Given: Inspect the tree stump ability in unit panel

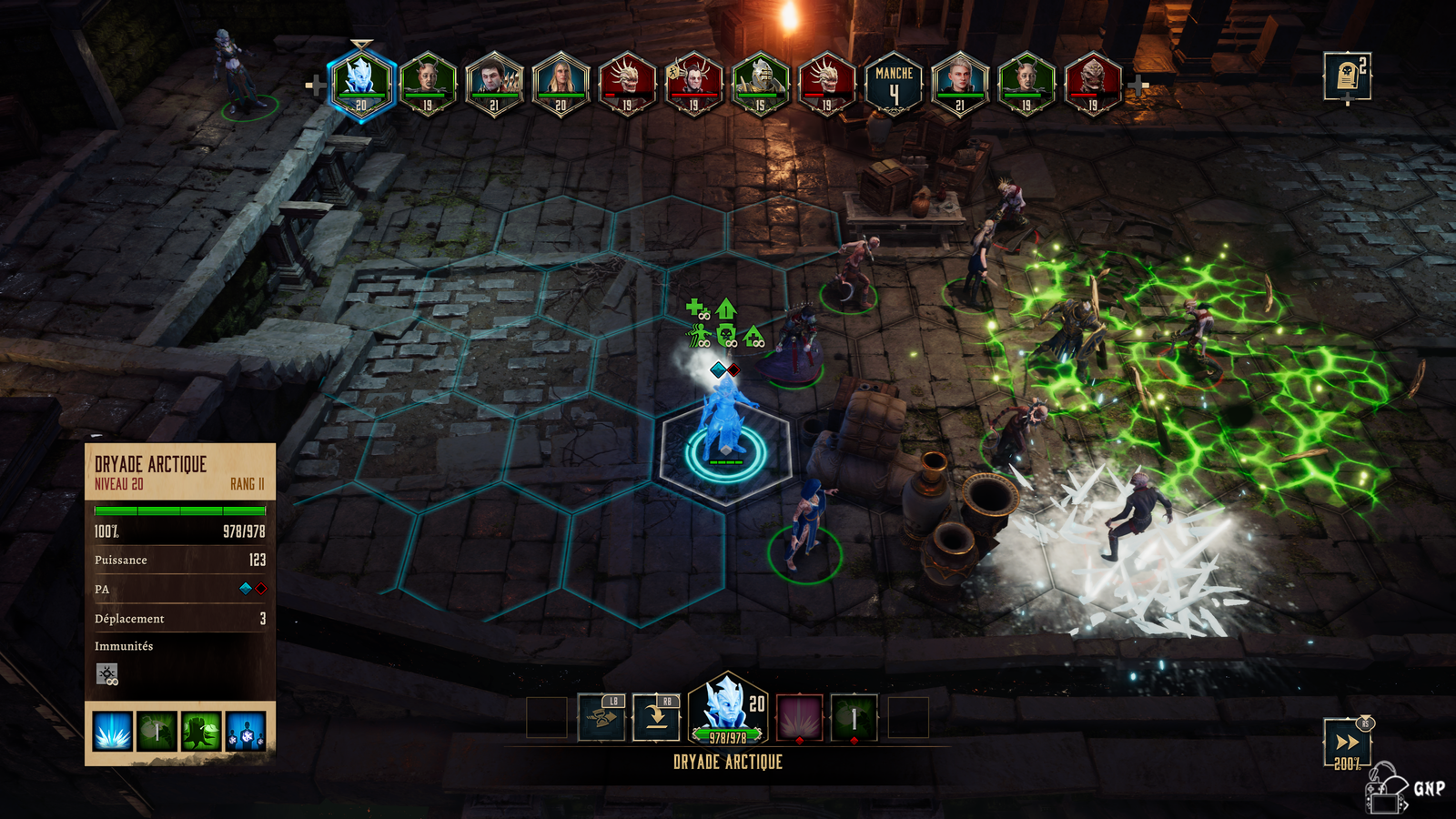Looking at the screenshot, I should [202, 732].
